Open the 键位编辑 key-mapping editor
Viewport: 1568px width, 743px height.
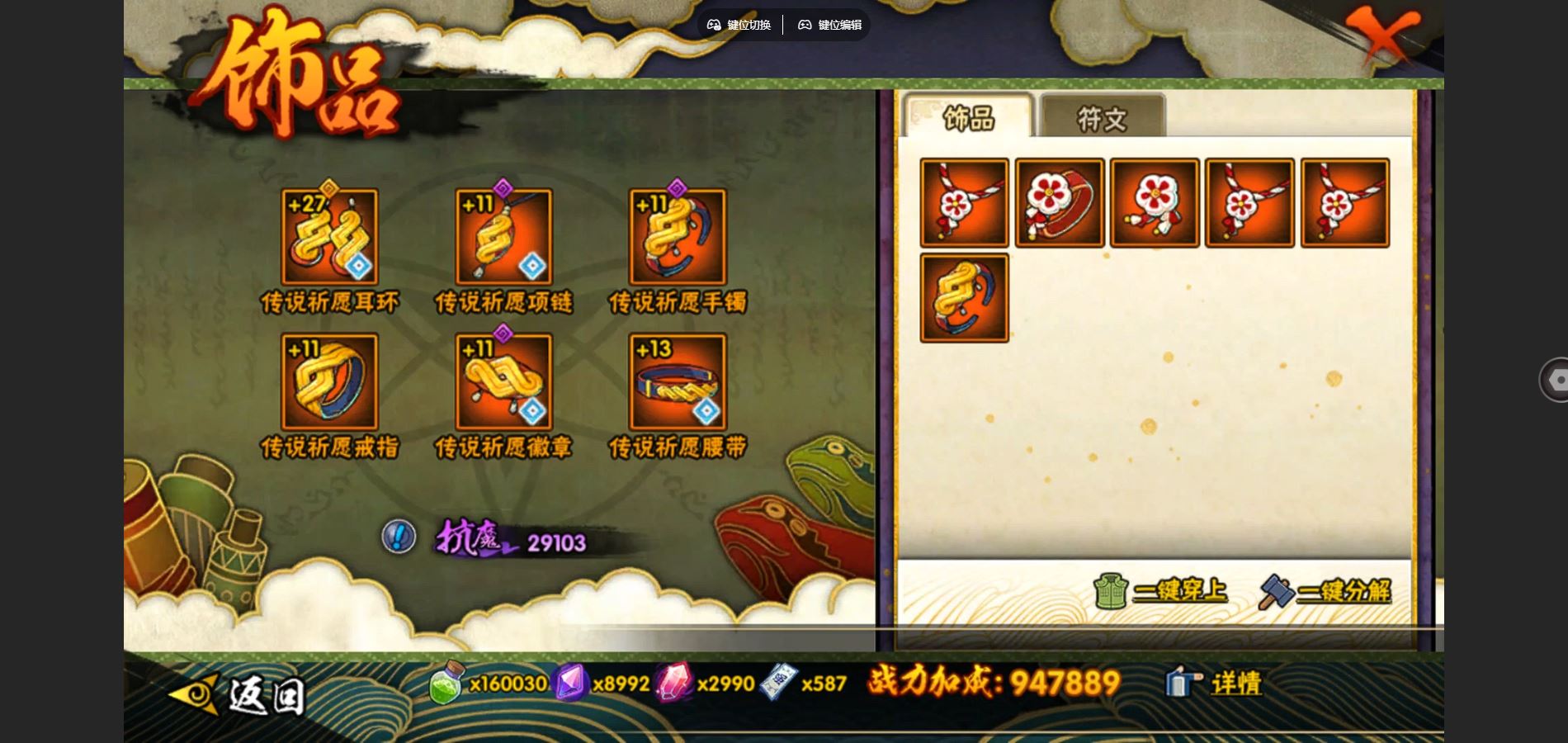tap(829, 25)
